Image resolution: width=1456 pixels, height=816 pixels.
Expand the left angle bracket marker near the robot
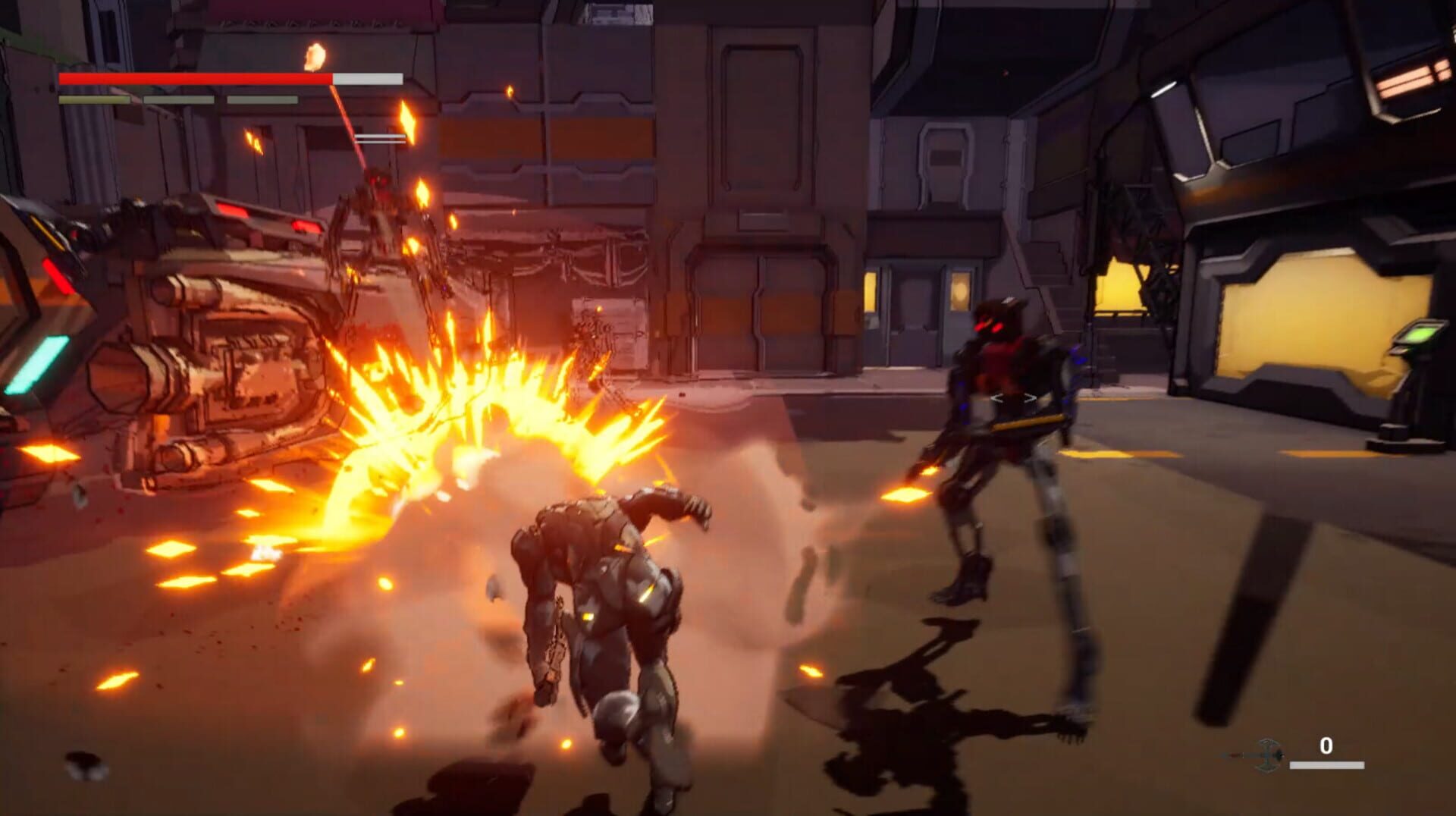point(997,397)
